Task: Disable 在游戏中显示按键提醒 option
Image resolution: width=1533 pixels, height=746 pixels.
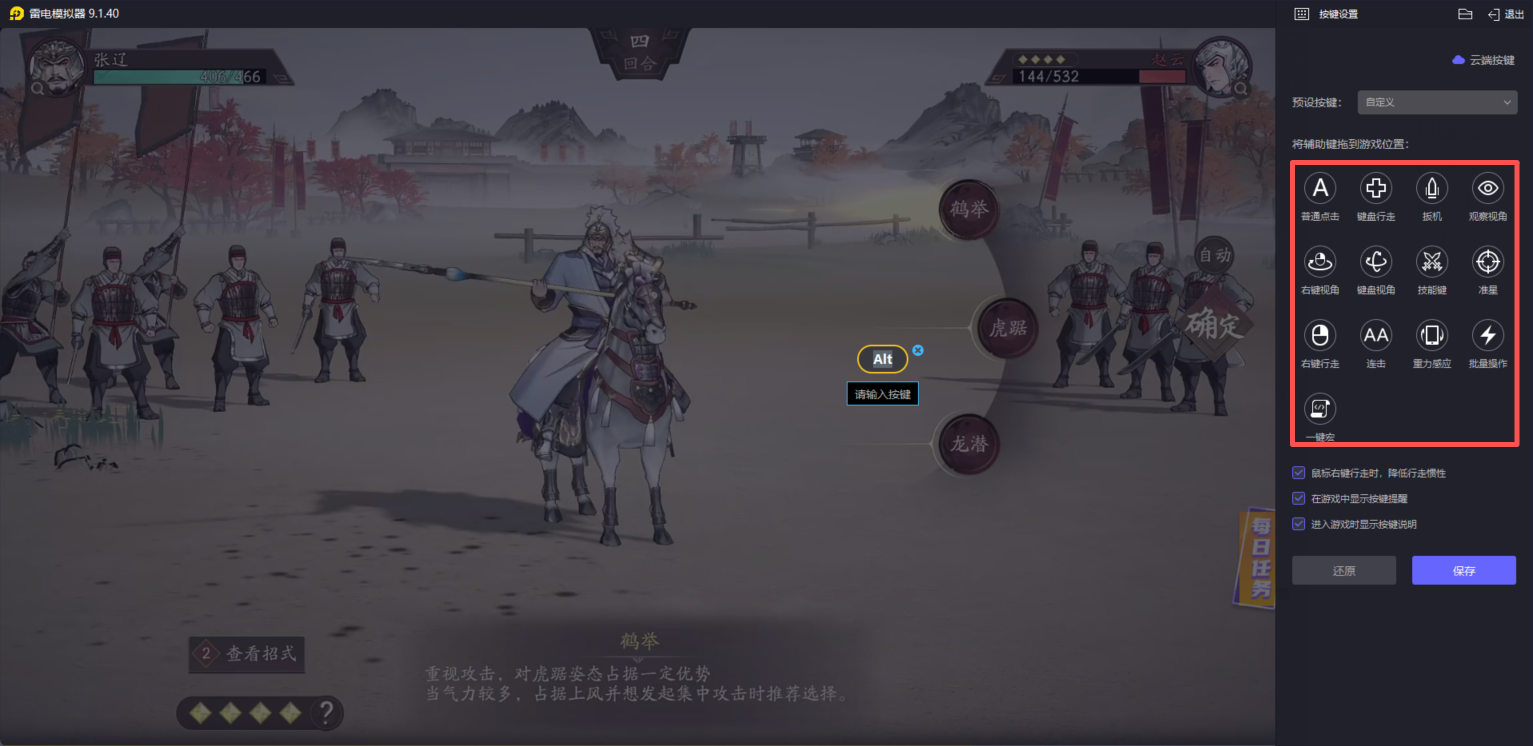Action: tap(1299, 497)
